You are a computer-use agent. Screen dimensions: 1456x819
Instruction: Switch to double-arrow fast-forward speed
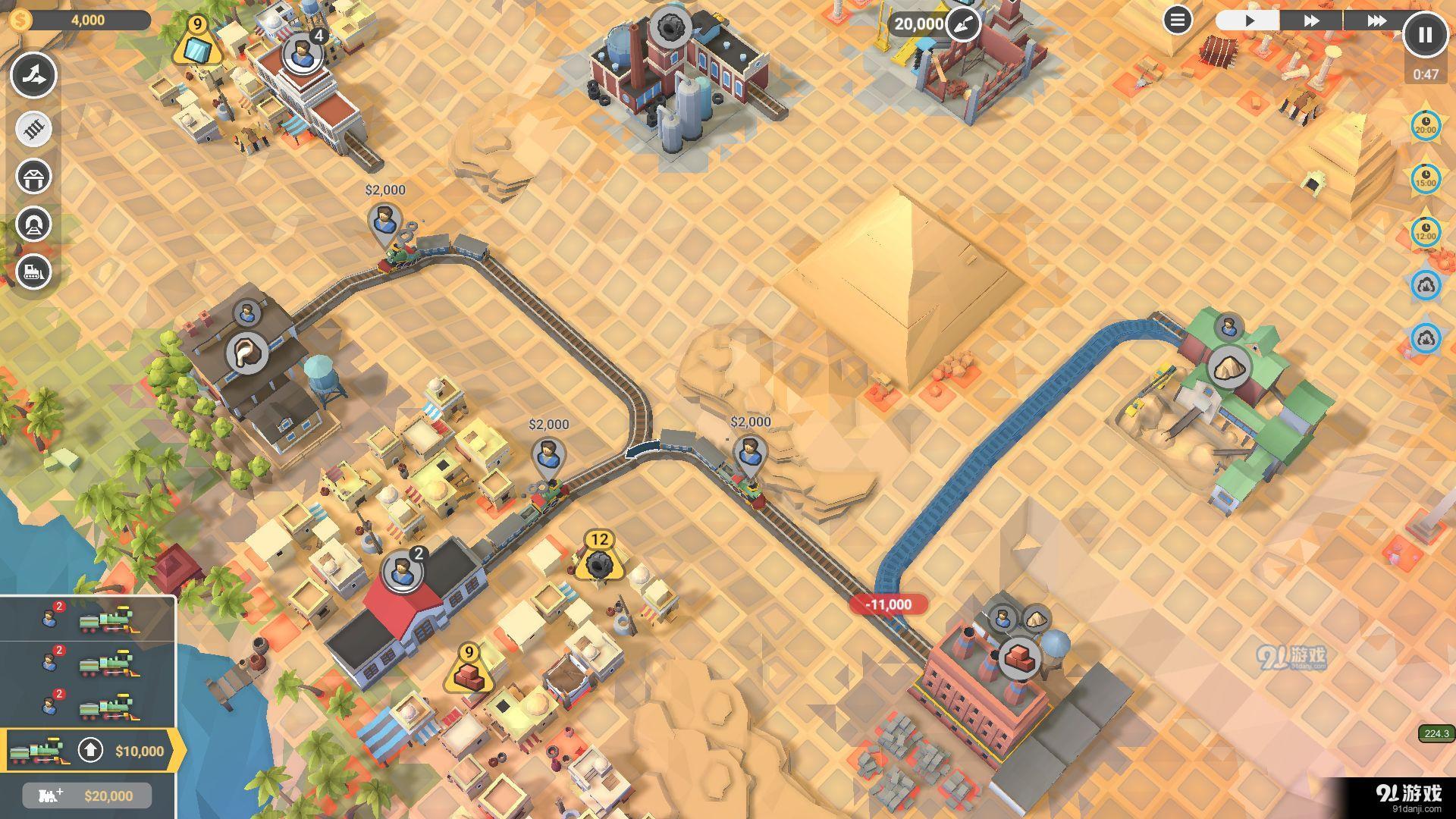point(1311,20)
